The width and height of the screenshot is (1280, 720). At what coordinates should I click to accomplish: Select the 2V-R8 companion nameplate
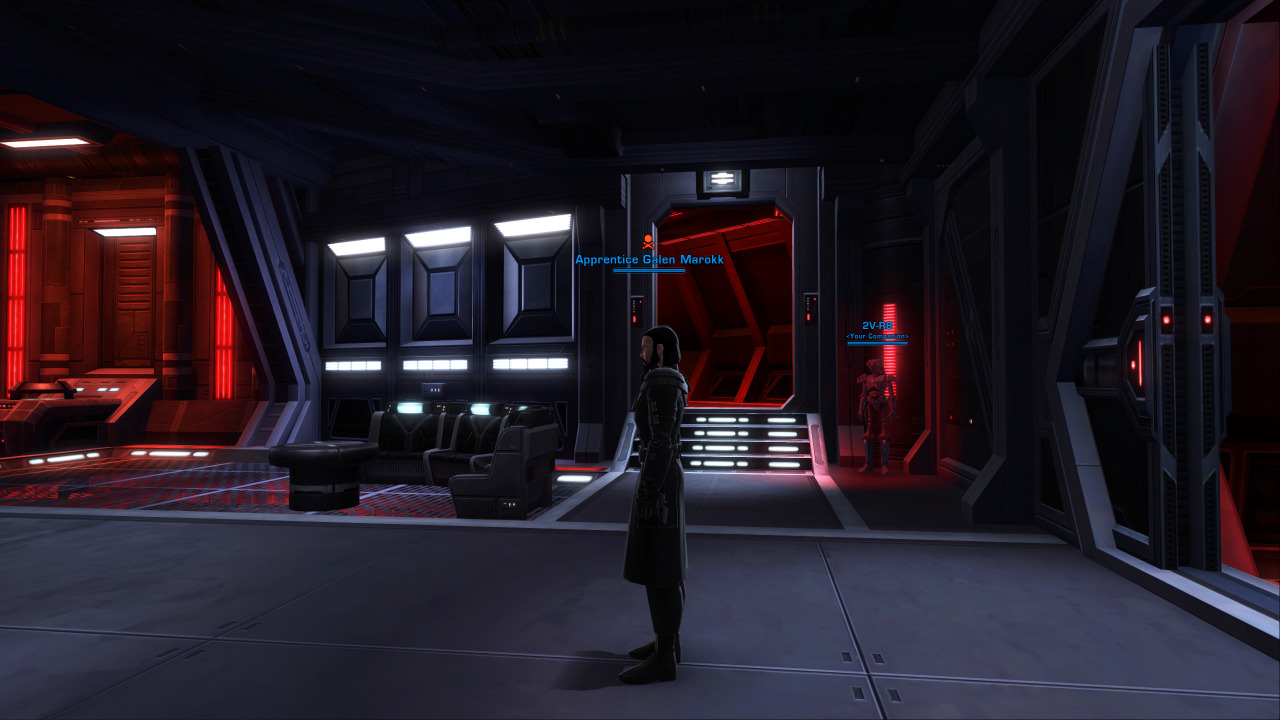tap(877, 326)
